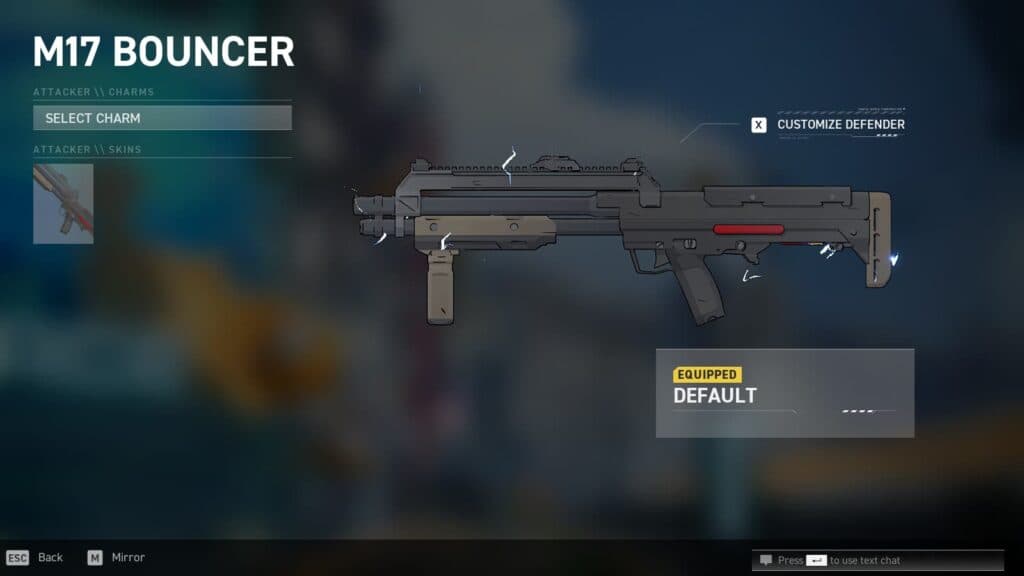Open the text chat box
Viewport: 1024px width, 576px height.
(850, 560)
